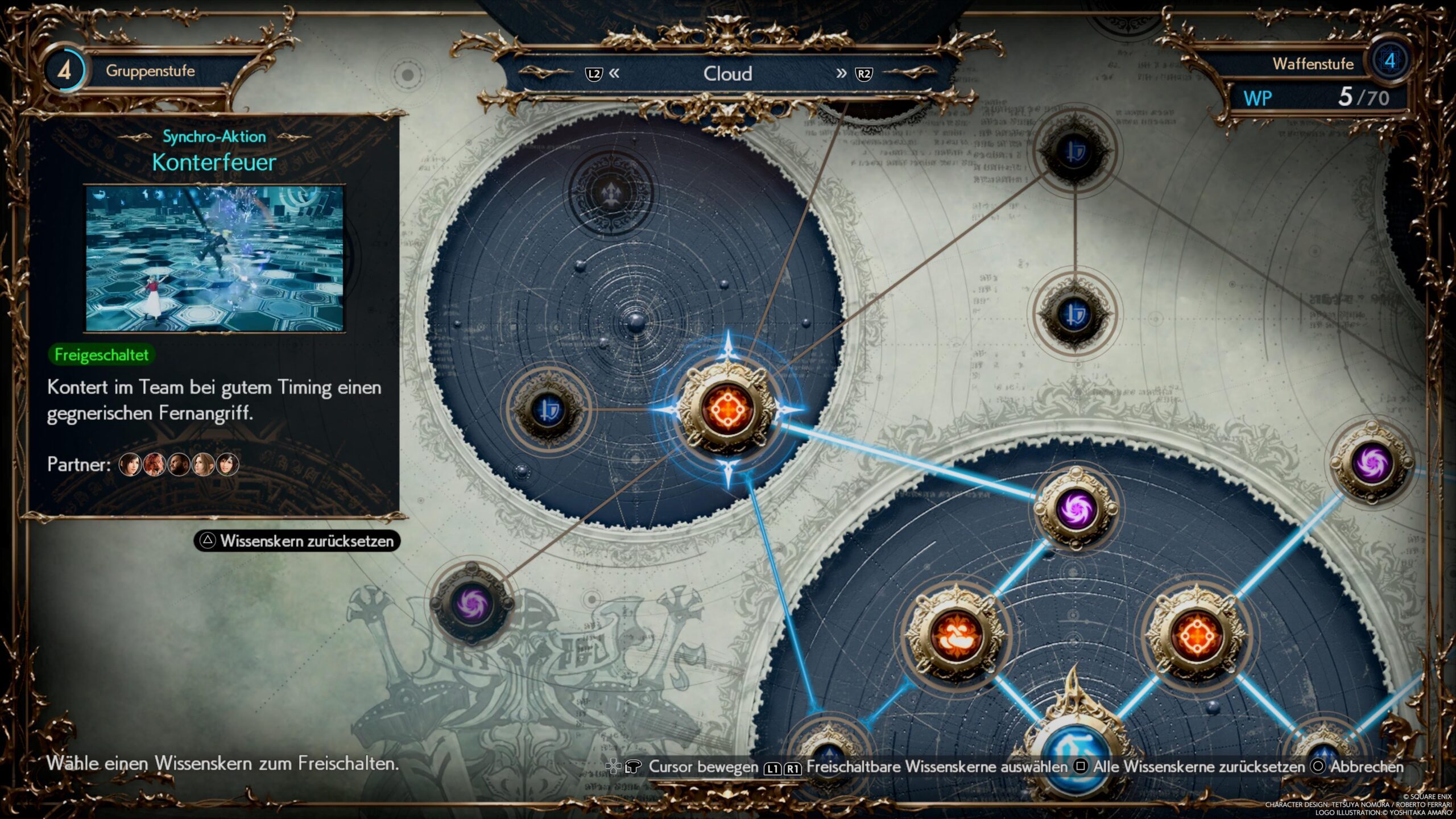
Task: Select Tifa's partner portrait
Action: pos(130,465)
